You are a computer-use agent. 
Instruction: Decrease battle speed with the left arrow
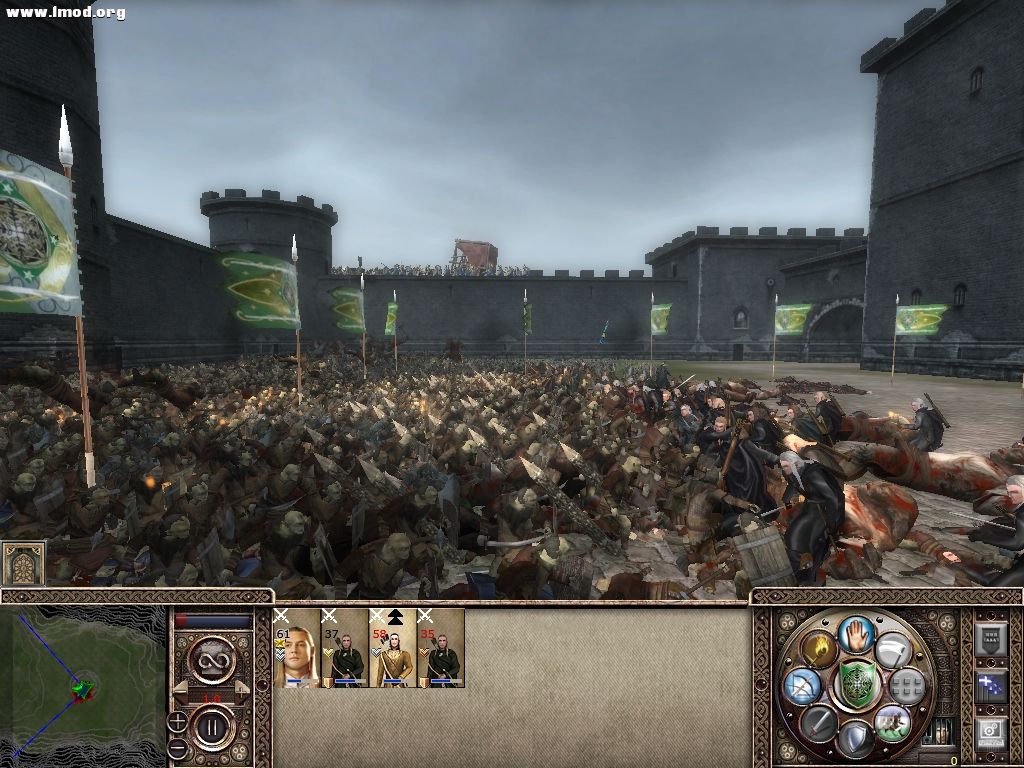182,689
